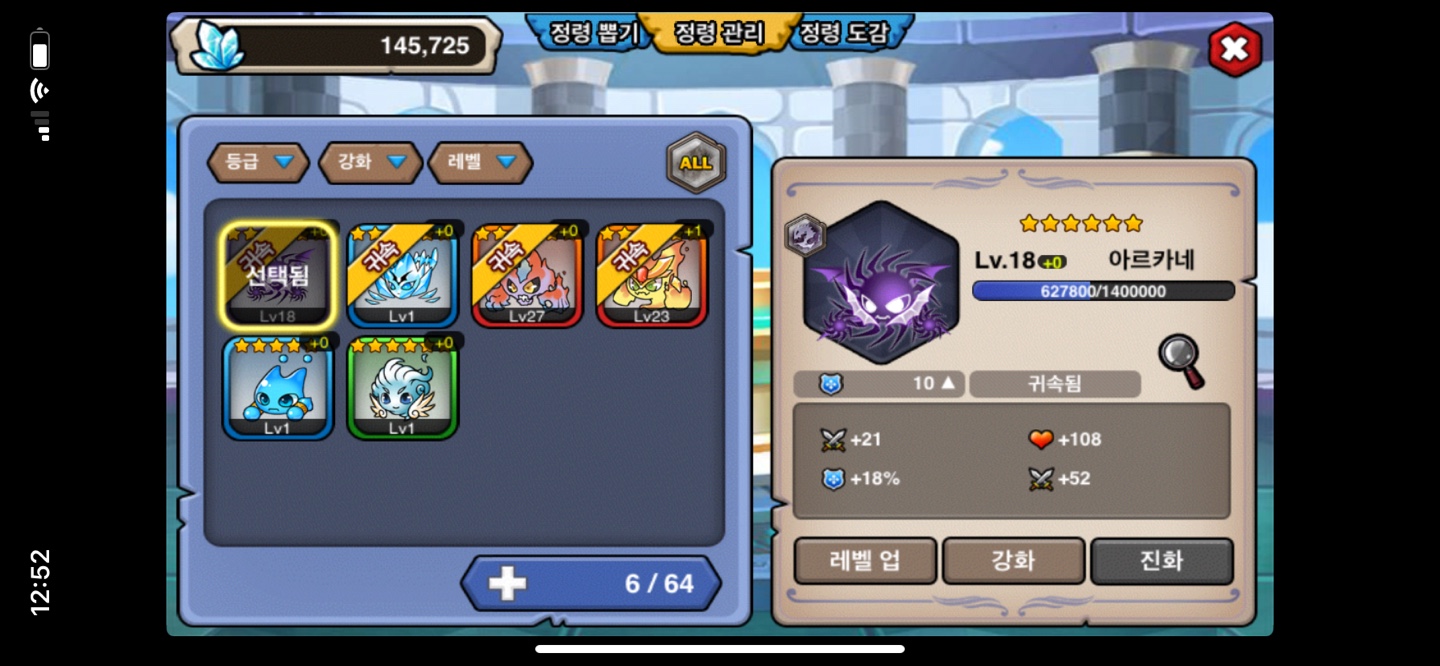Open the 등급 sort dropdown

click(258, 162)
